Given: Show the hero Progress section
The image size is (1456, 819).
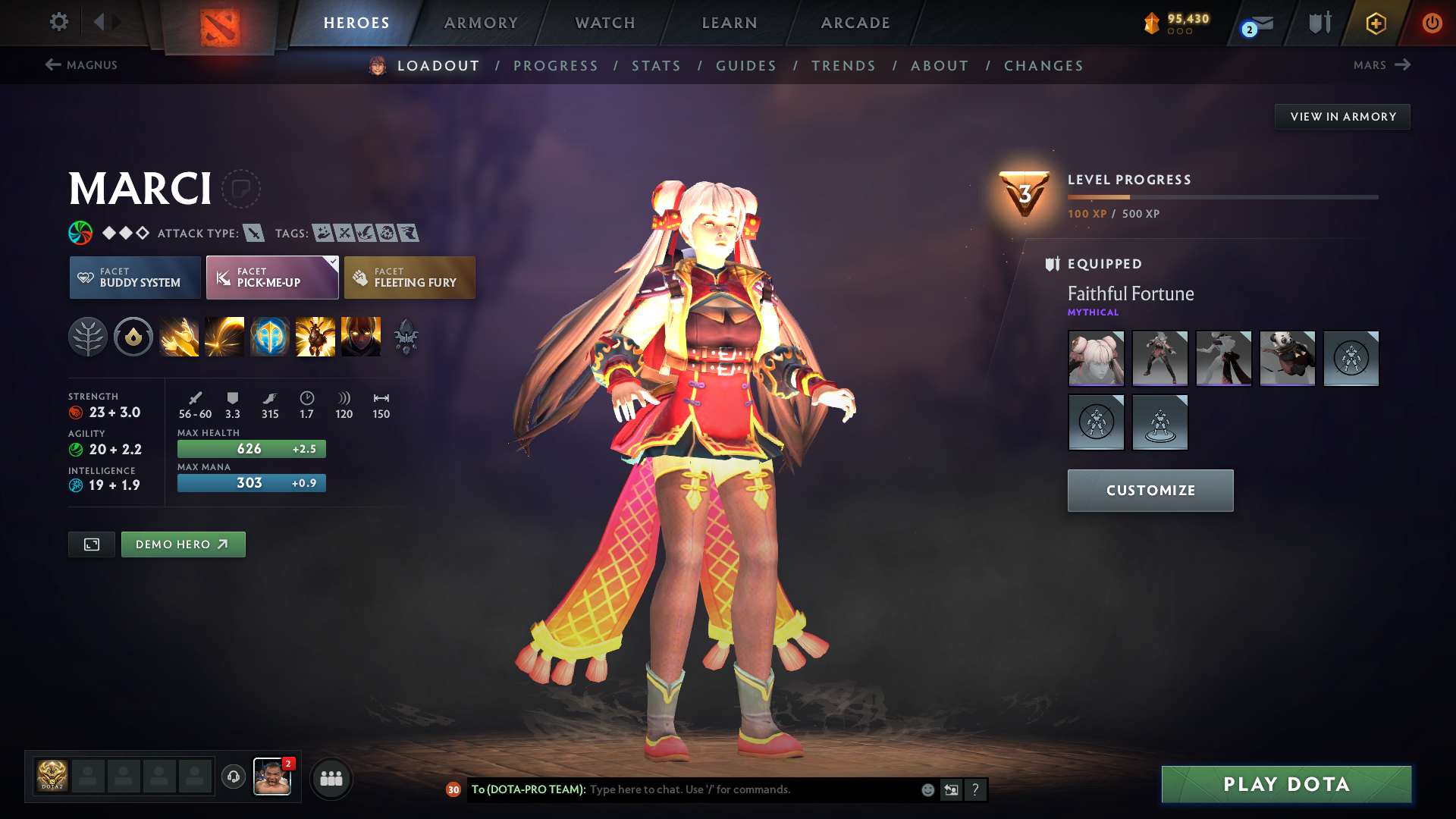Looking at the screenshot, I should pyautogui.click(x=556, y=66).
